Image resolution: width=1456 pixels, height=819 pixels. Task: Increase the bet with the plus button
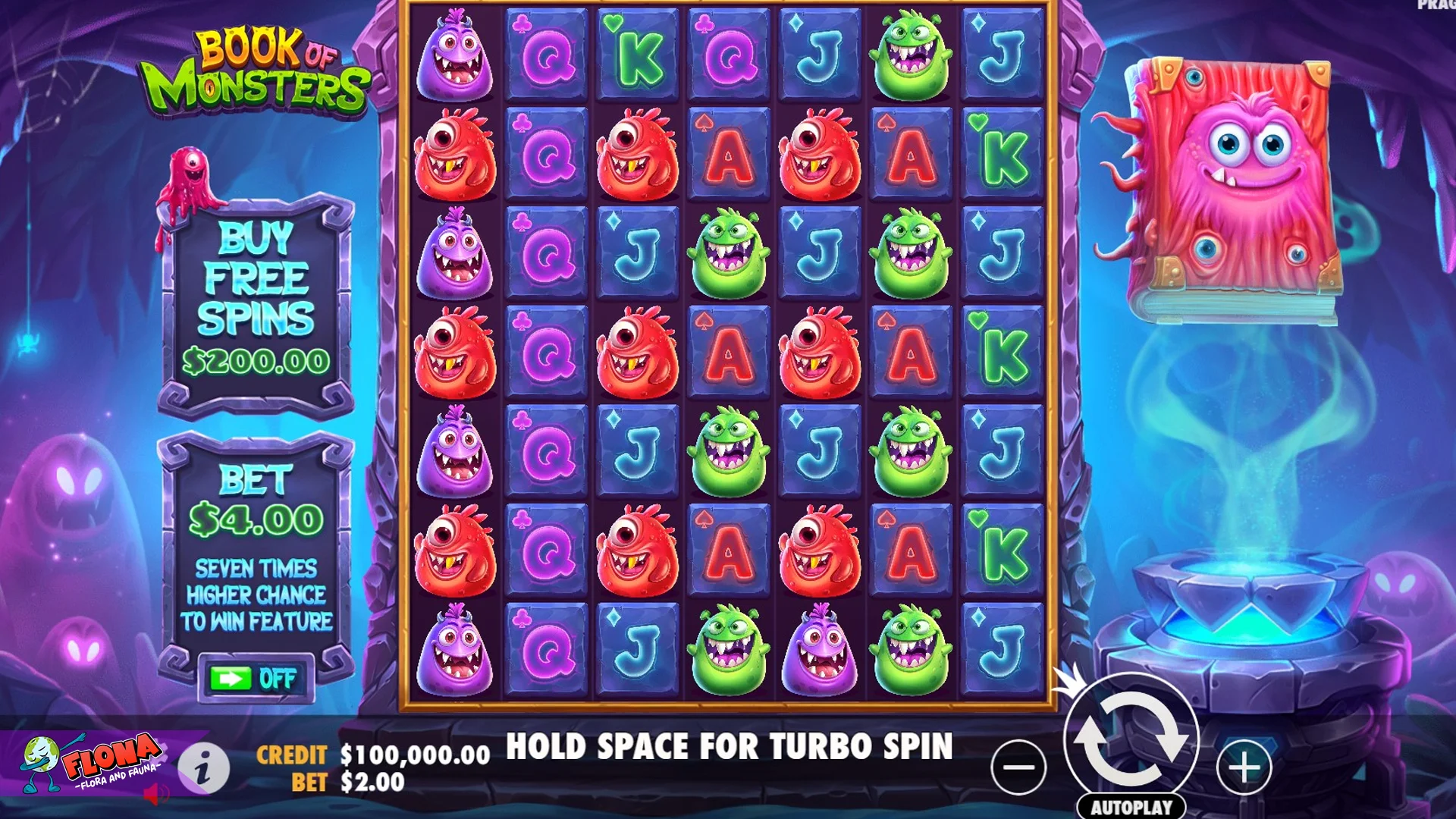point(1244,767)
